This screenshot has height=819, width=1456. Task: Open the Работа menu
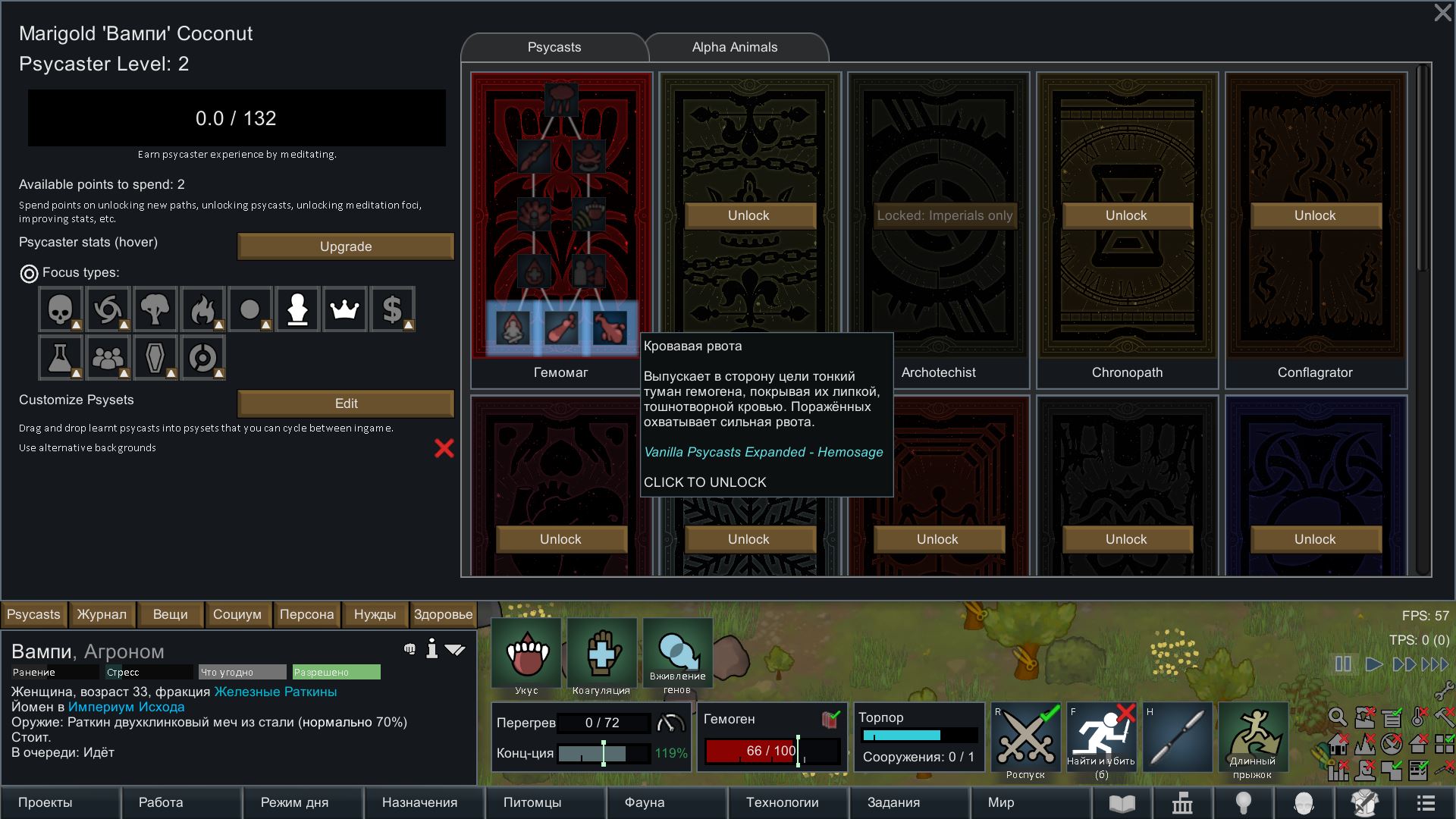pyautogui.click(x=161, y=802)
